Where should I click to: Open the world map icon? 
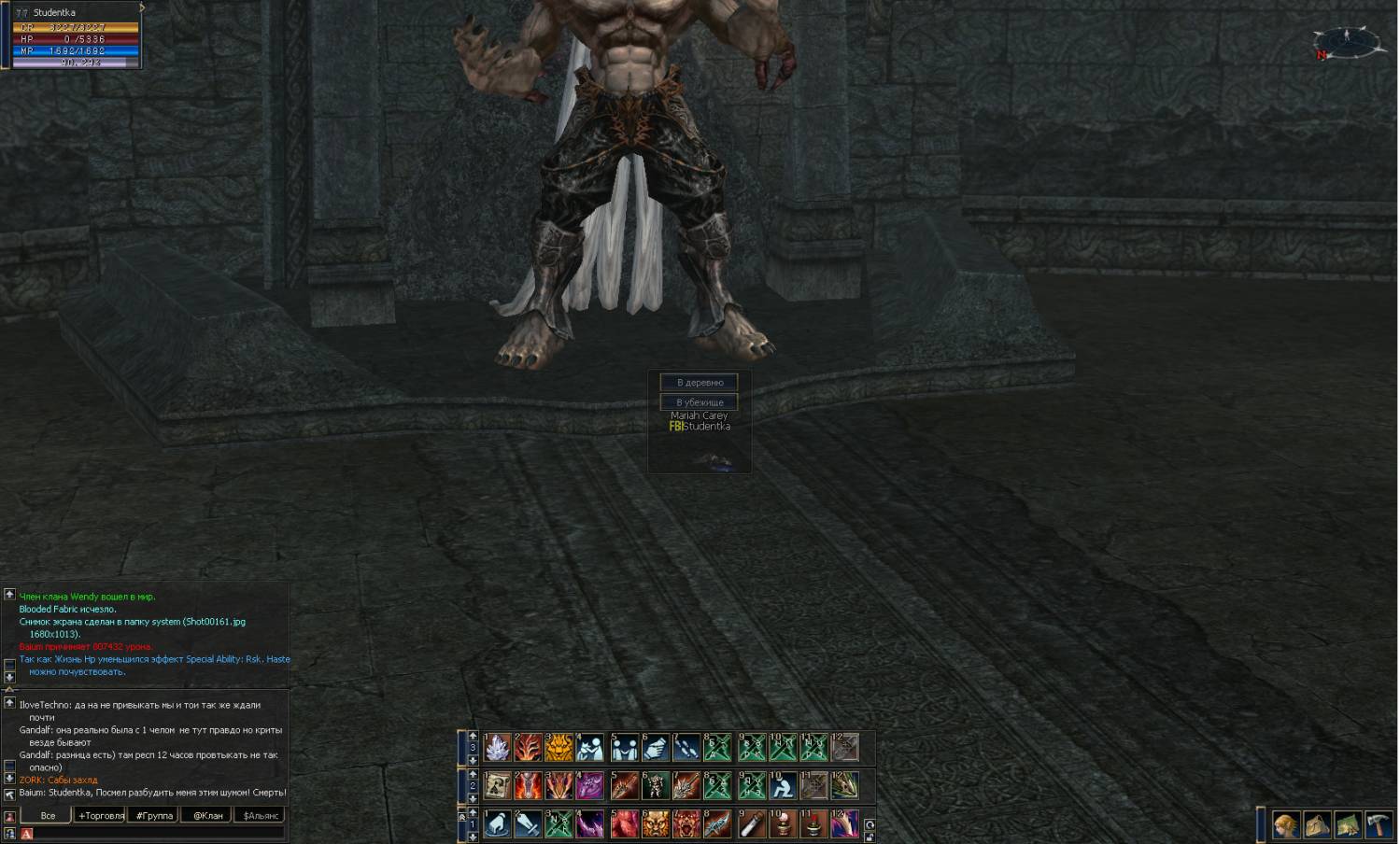coord(1348,825)
